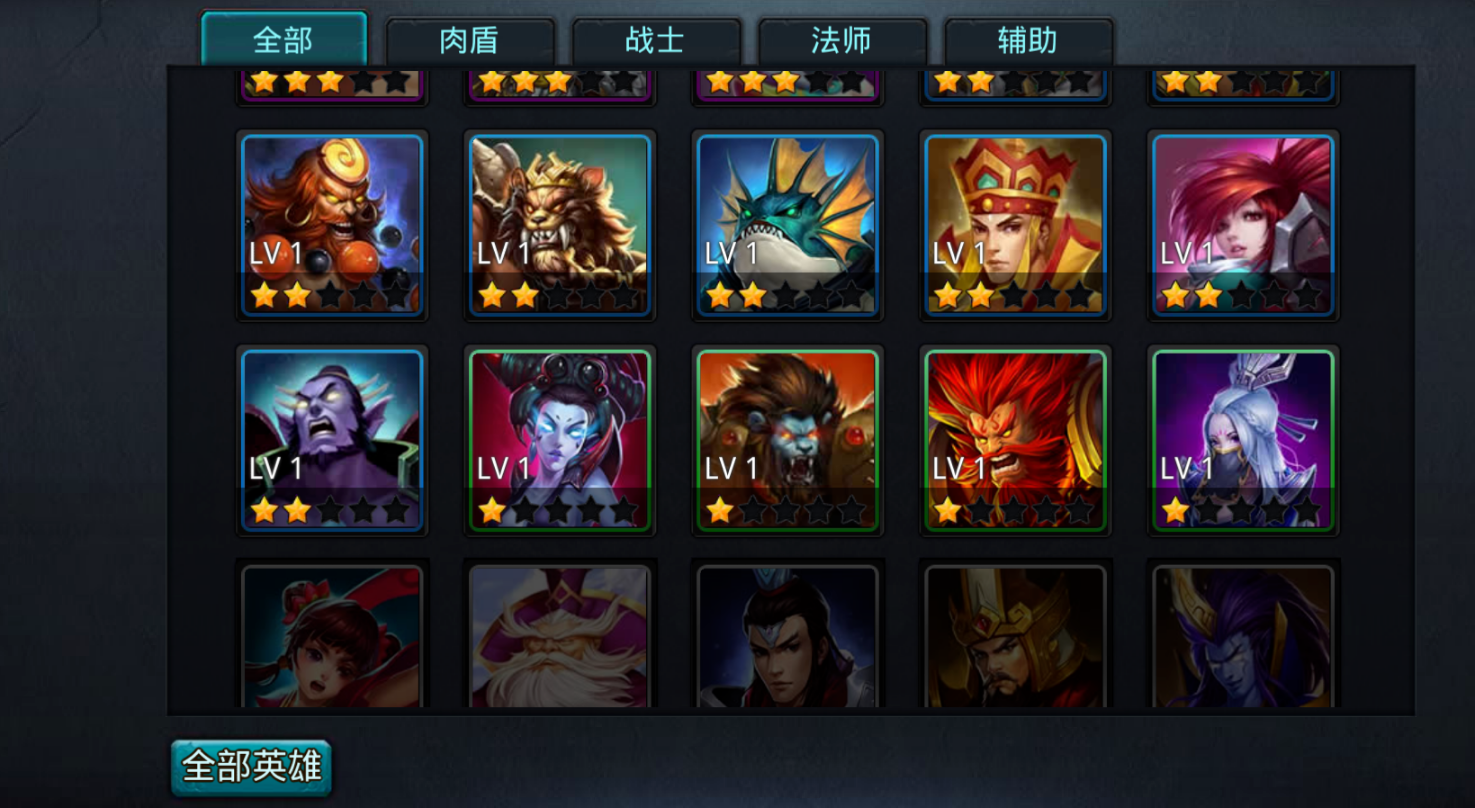Switch to the 全部 tab
1475x808 pixels.
[284, 41]
